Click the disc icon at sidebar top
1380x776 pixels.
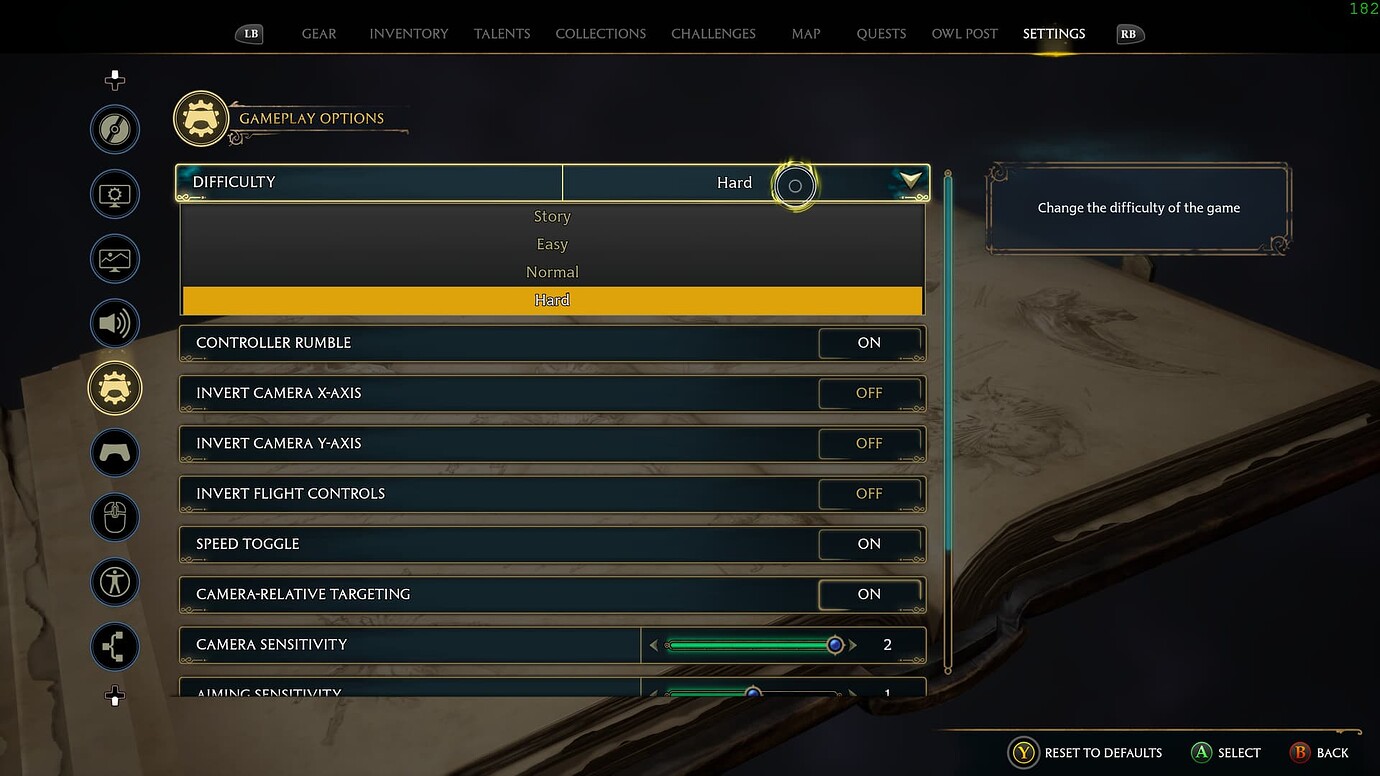pyautogui.click(x=114, y=129)
